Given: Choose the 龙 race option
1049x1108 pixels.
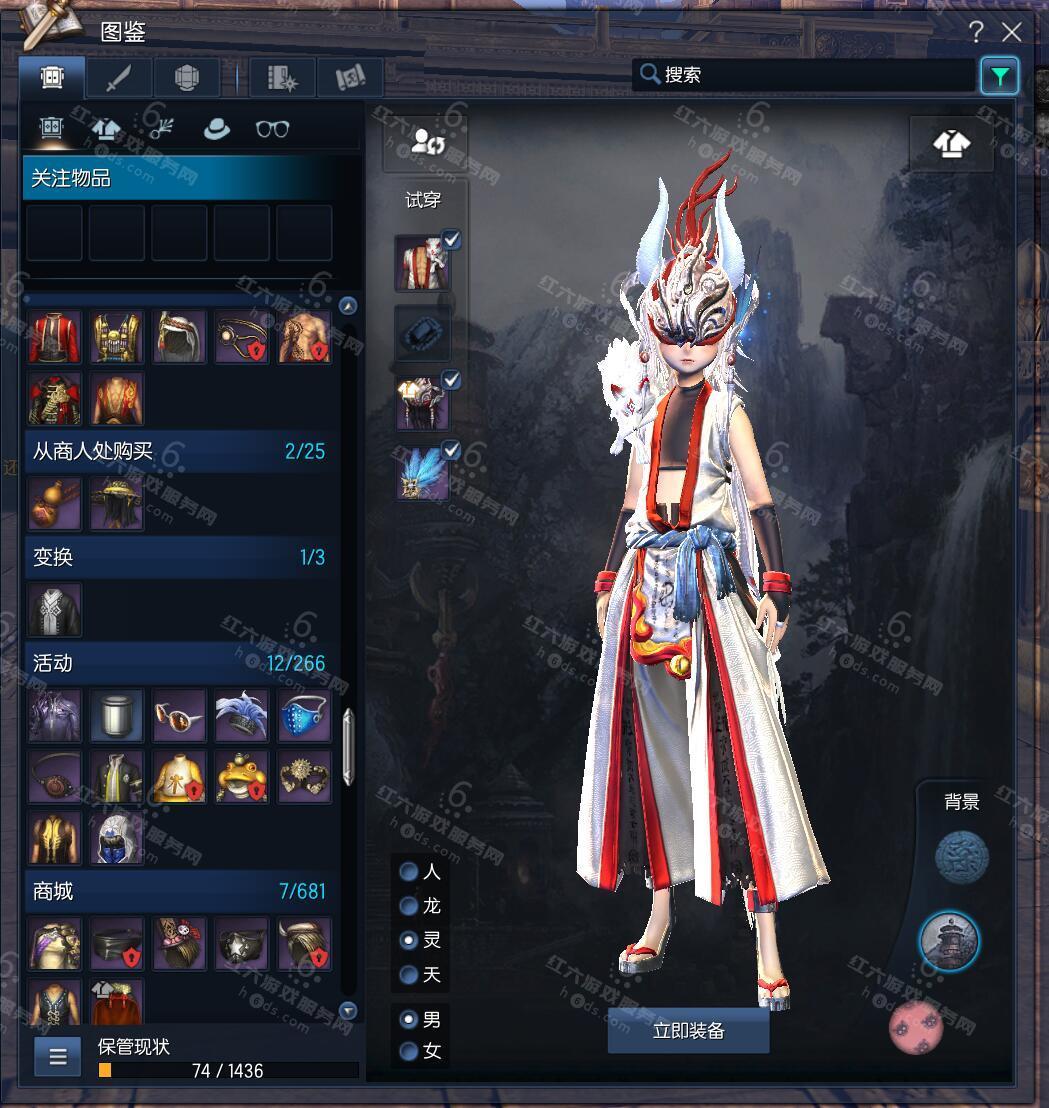Looking at the screenshot, I should coord(409,906).
